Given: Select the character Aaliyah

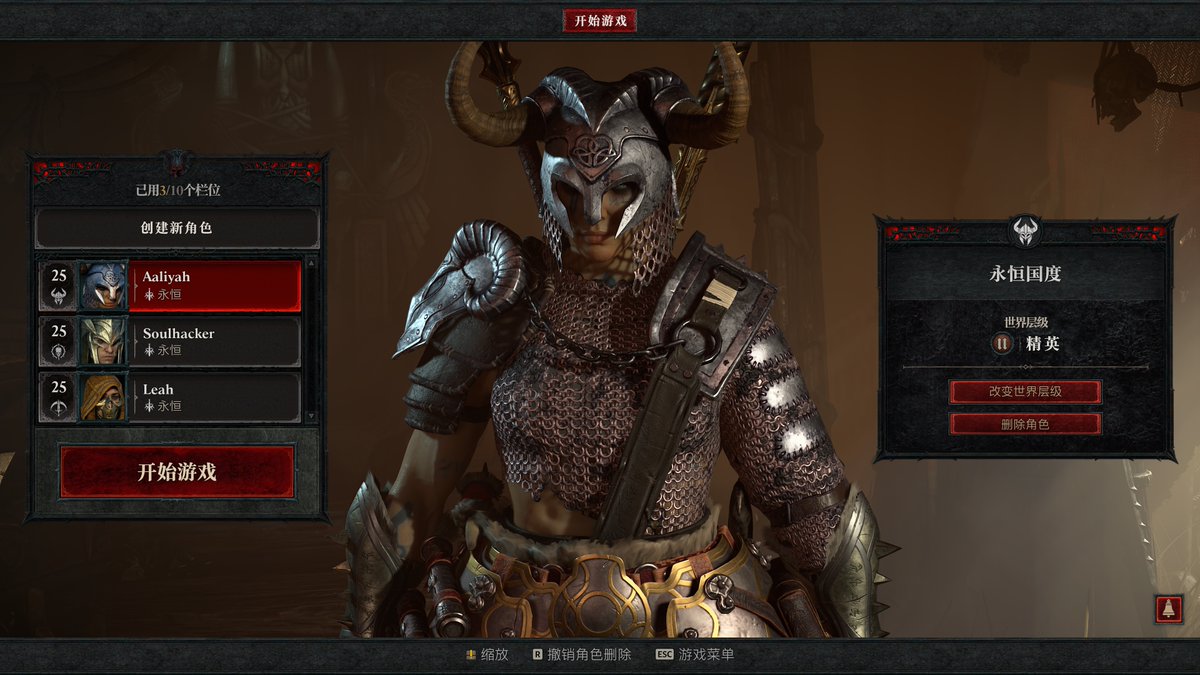Looking at the screenshot, I should click(x=215, y=285).
